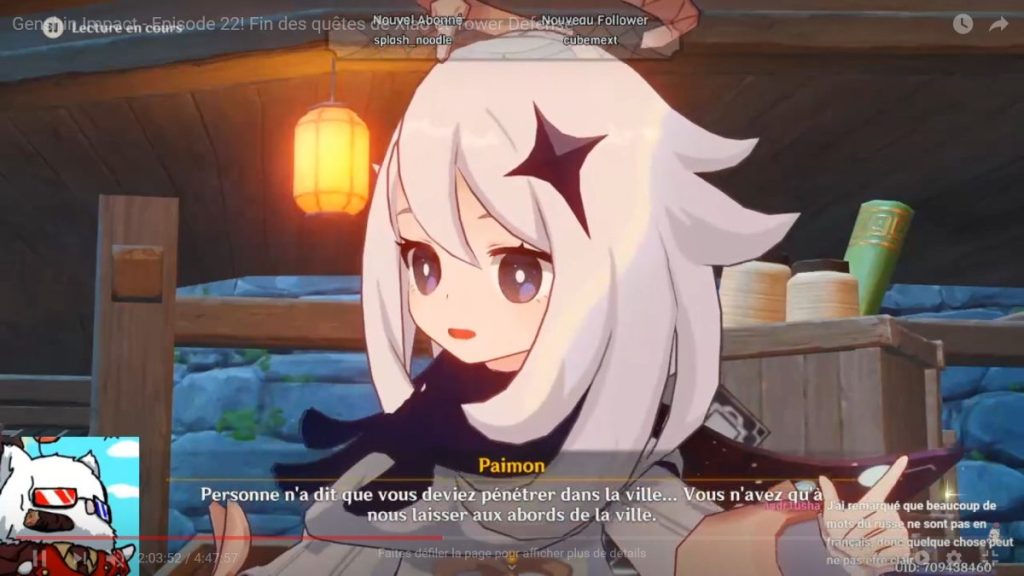1024x576 pixels.
Task: Seek on the red video progress bar
Action: (300, 537)
